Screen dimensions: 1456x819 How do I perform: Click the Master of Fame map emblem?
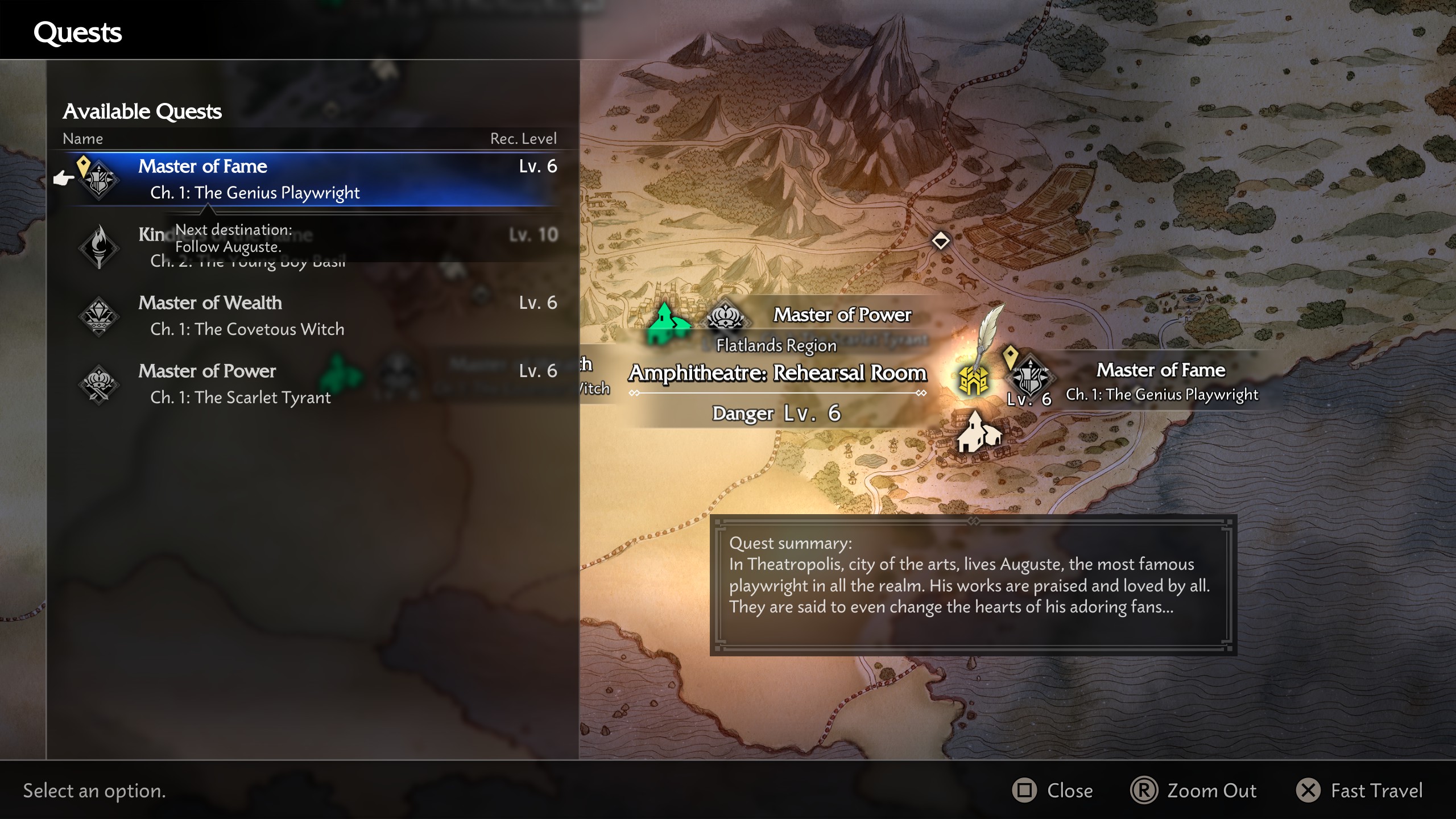[x=1030, y=377]
